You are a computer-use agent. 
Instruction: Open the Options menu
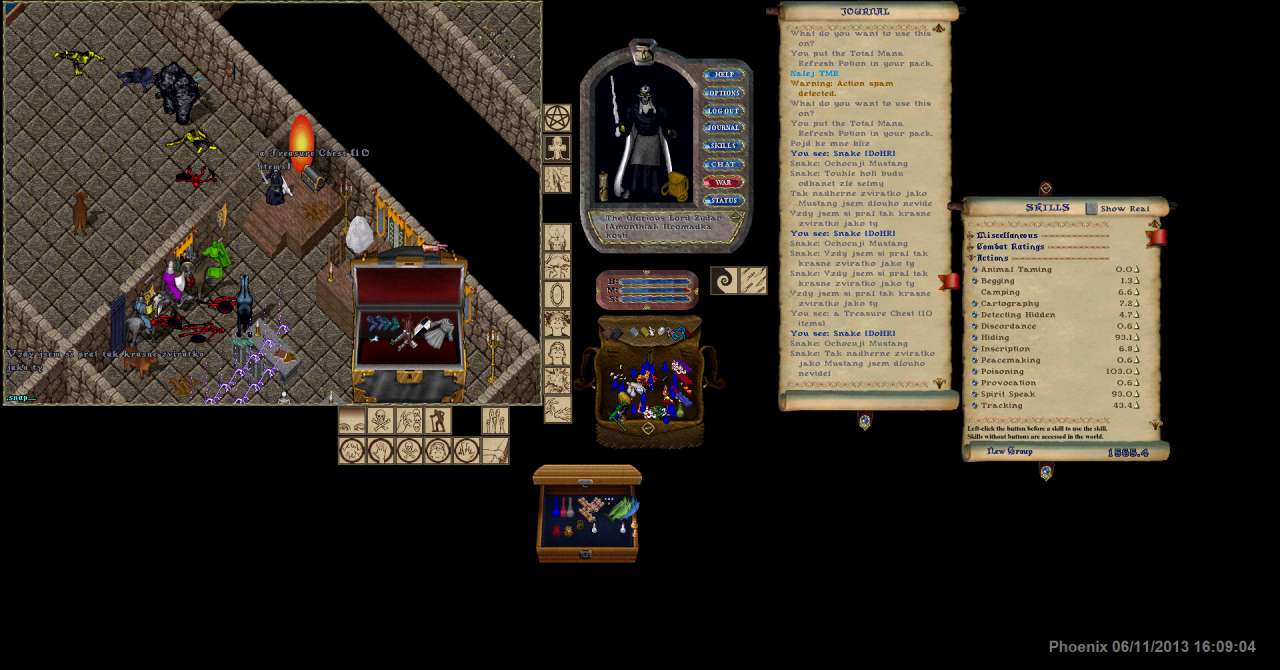(723, 93)
